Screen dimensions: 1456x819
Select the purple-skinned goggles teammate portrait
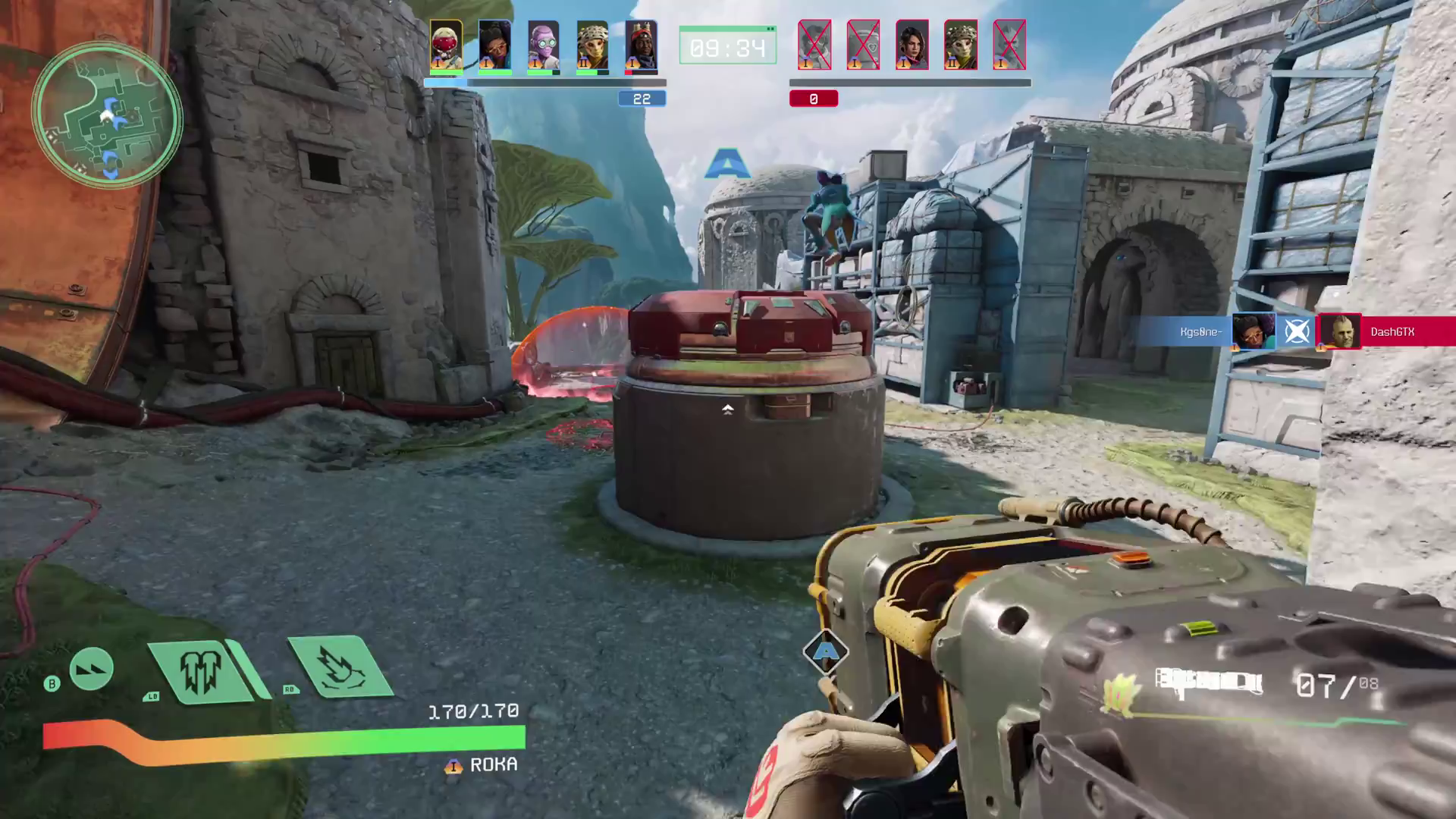(x=543, y=45)
